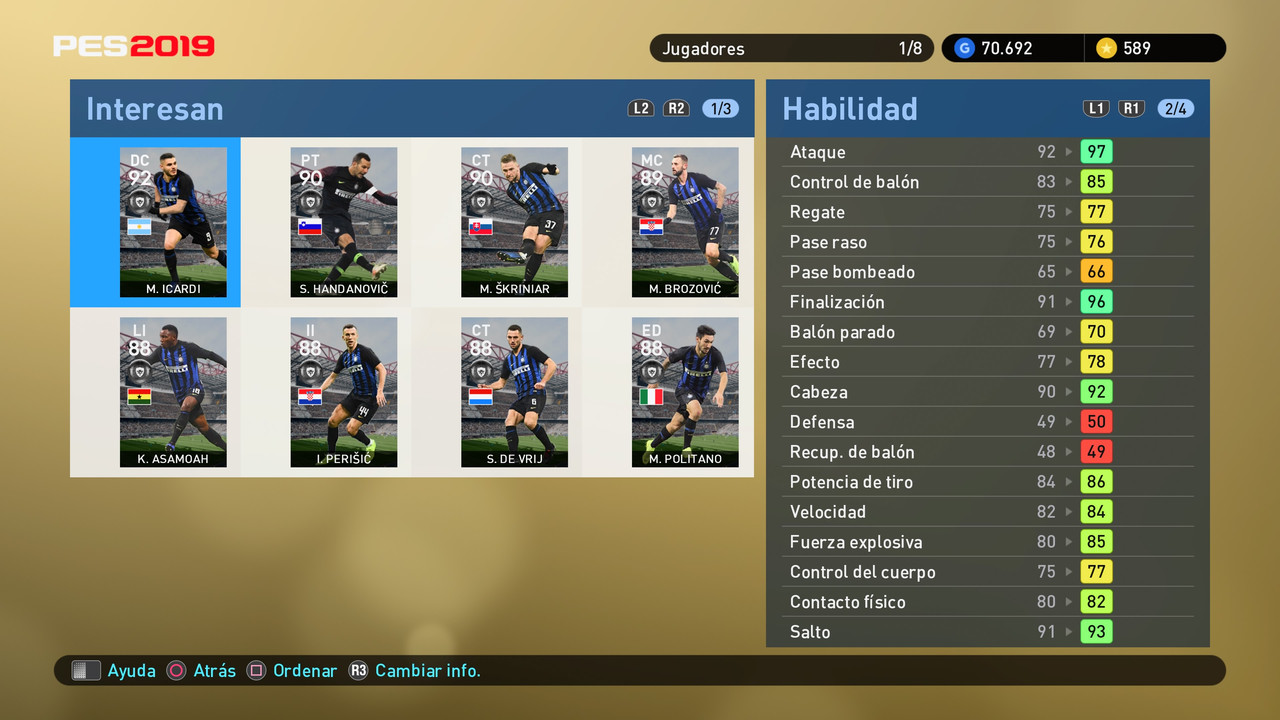
Task: Click the Ayuda help link
Action: click(x=131, y=670)
